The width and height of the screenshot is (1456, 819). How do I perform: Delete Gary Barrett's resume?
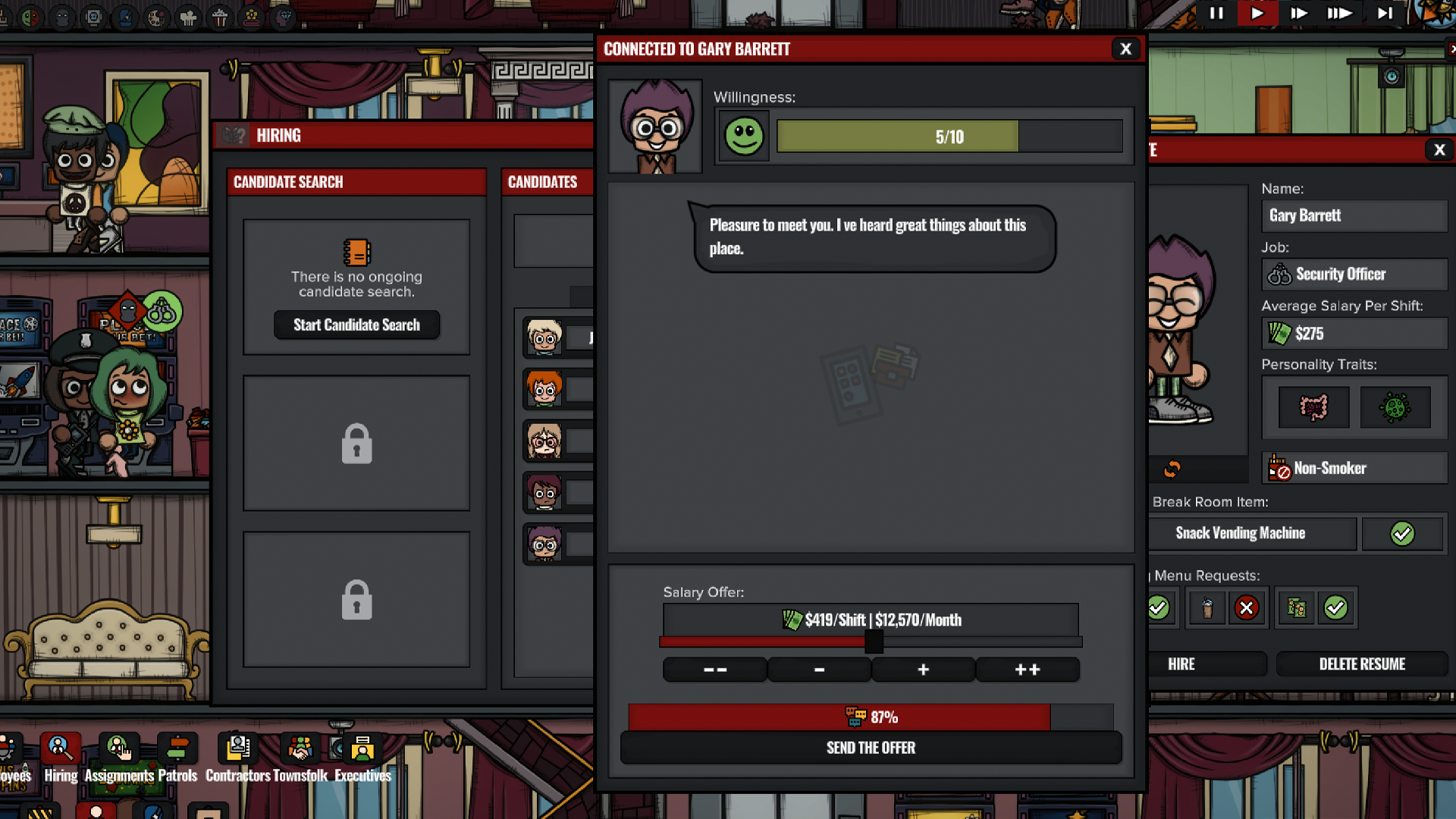click(1362, 664)
